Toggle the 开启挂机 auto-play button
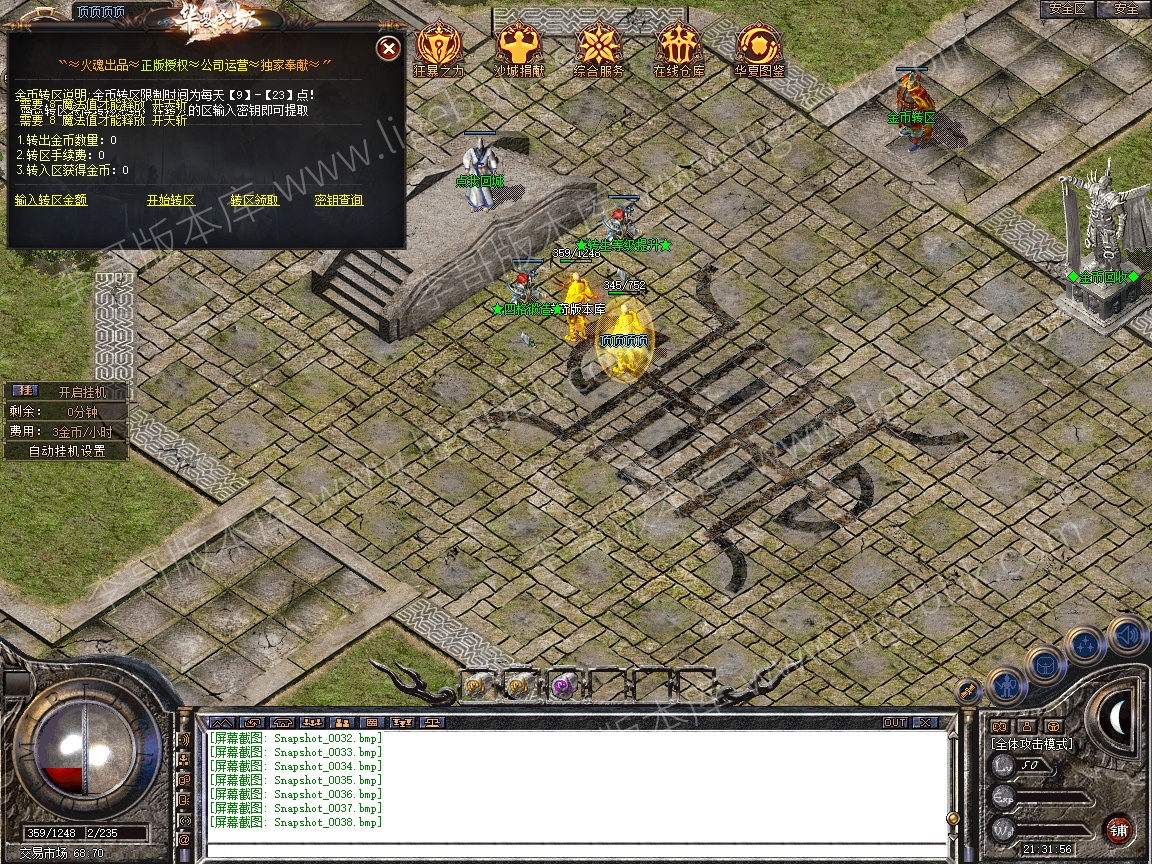 point(81,391)
